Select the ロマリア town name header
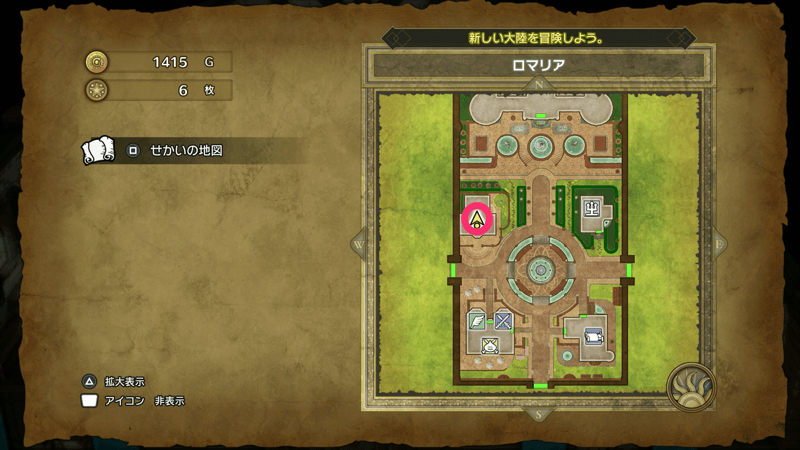Viewport: 800px width, 450px height. [540, 66]
